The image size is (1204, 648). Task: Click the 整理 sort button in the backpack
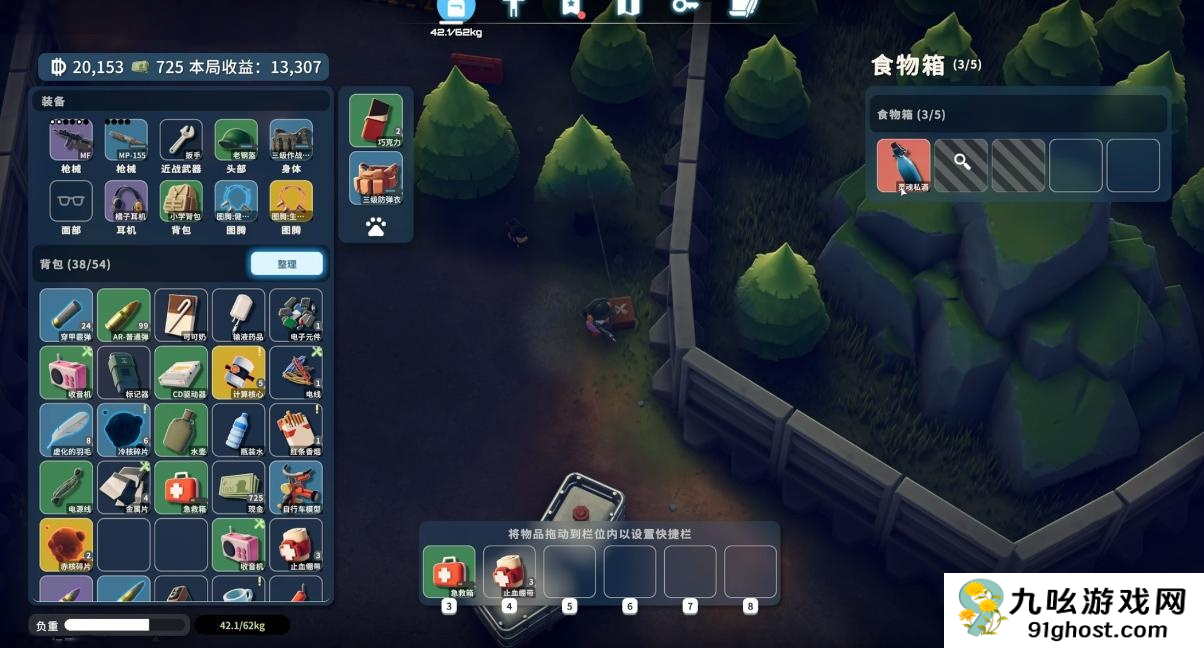[287, 263]
